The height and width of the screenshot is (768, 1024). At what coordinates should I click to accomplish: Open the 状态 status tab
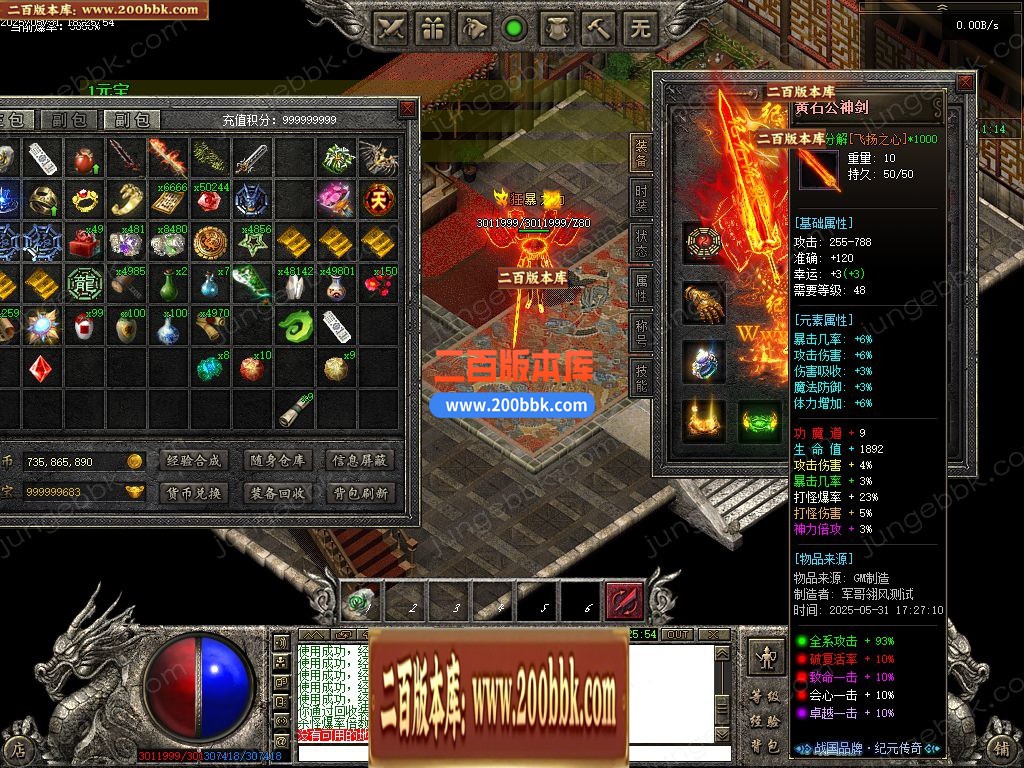click(x=641, y=244)
